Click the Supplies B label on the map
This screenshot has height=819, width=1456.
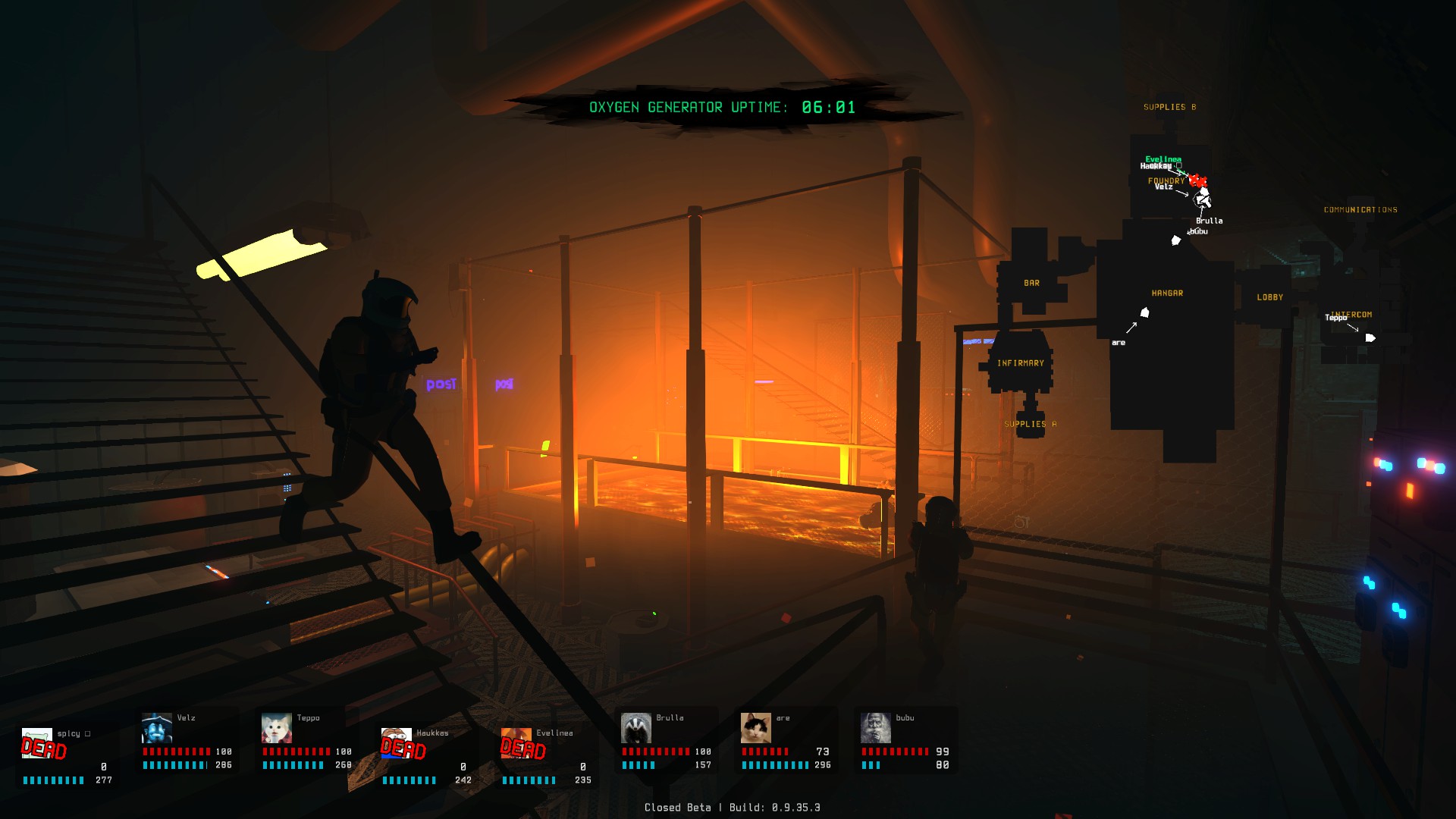[x=1169, y=108]
